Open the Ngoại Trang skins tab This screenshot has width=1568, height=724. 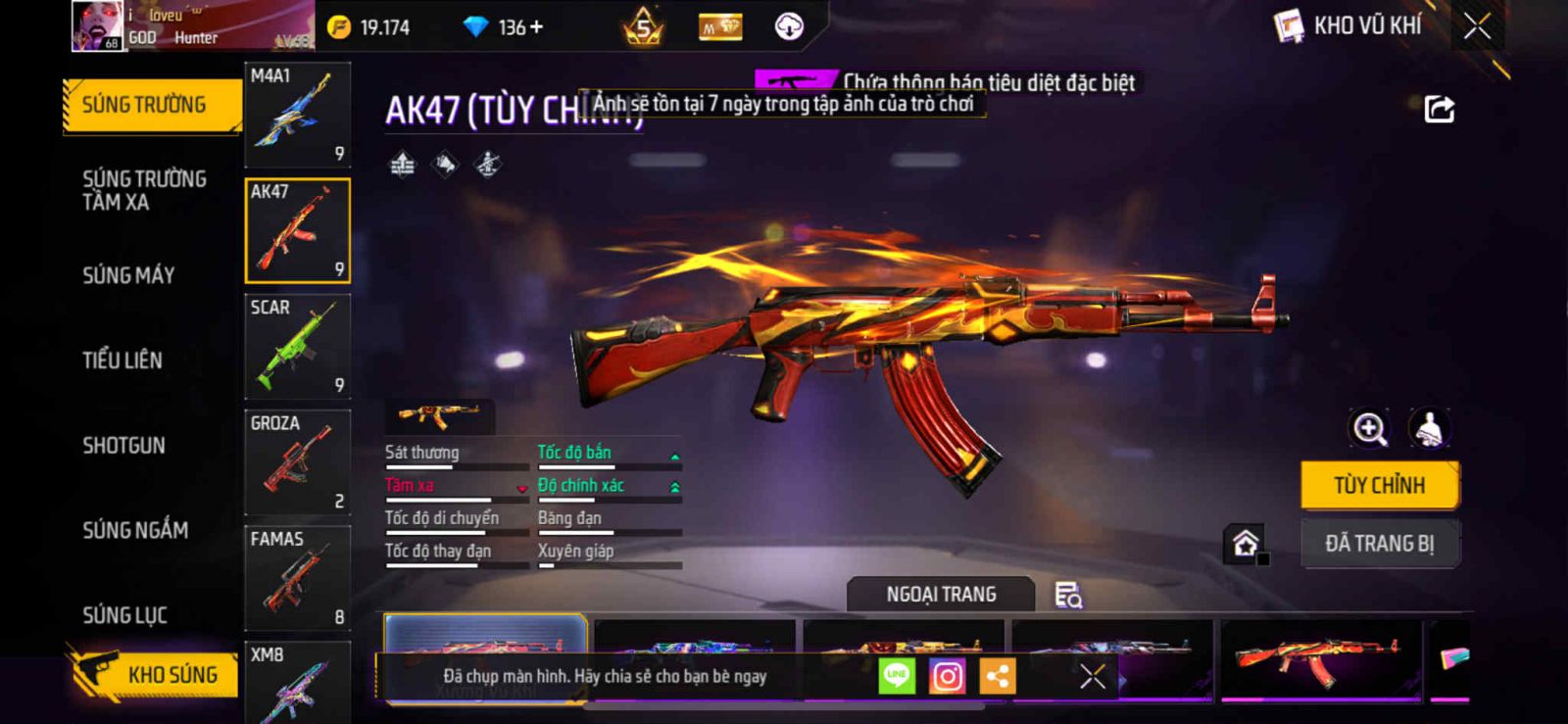pos(941,595)
